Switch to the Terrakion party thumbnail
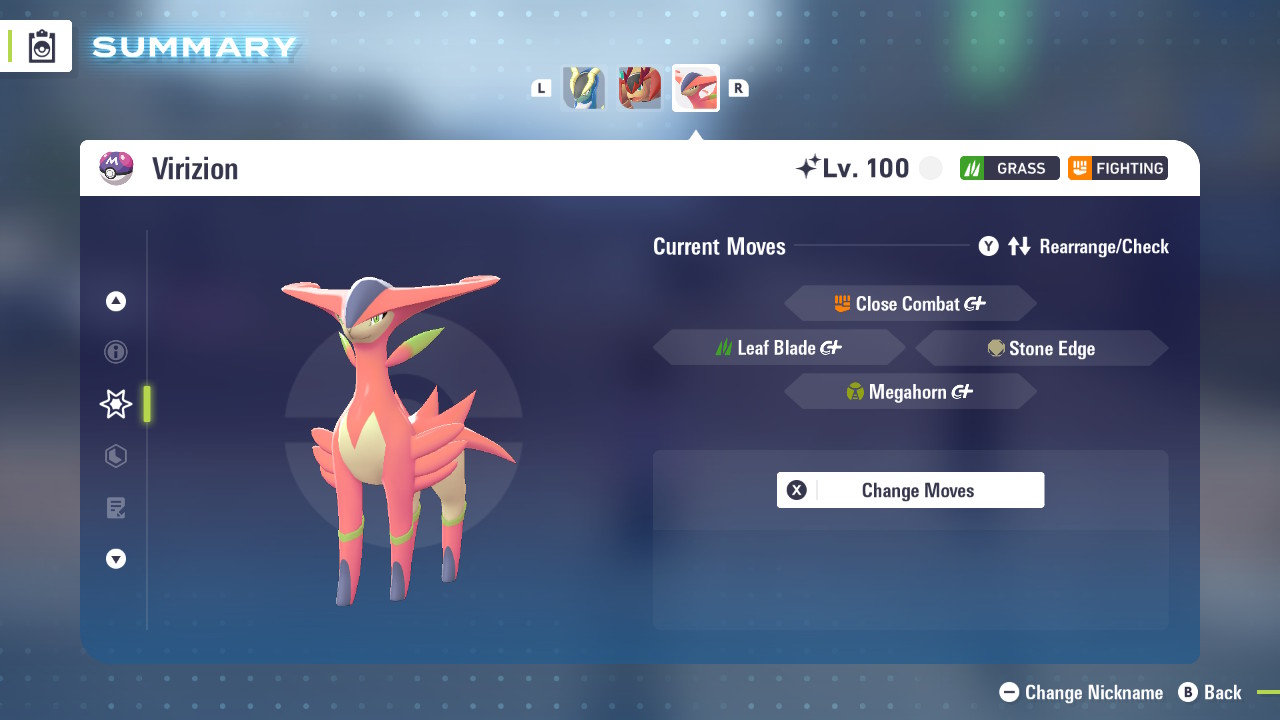Screen dimensions: 1280x720 click(x=640, y=88)
